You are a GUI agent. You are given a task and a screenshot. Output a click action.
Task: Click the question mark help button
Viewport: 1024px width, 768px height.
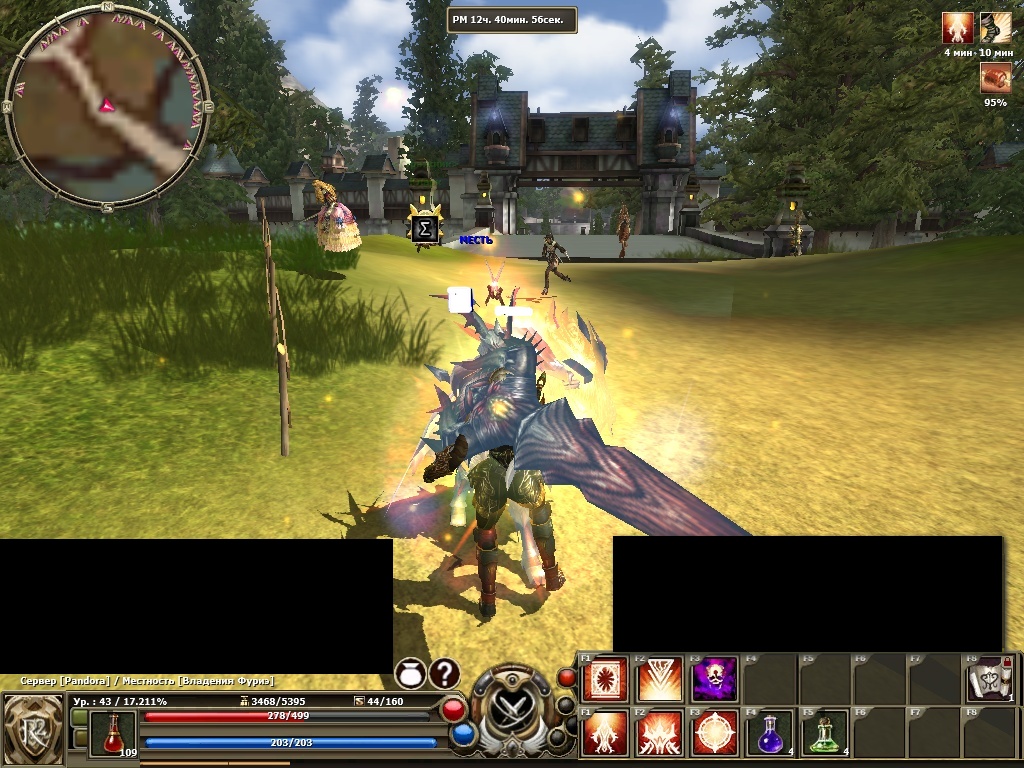(x=445, y=673)
